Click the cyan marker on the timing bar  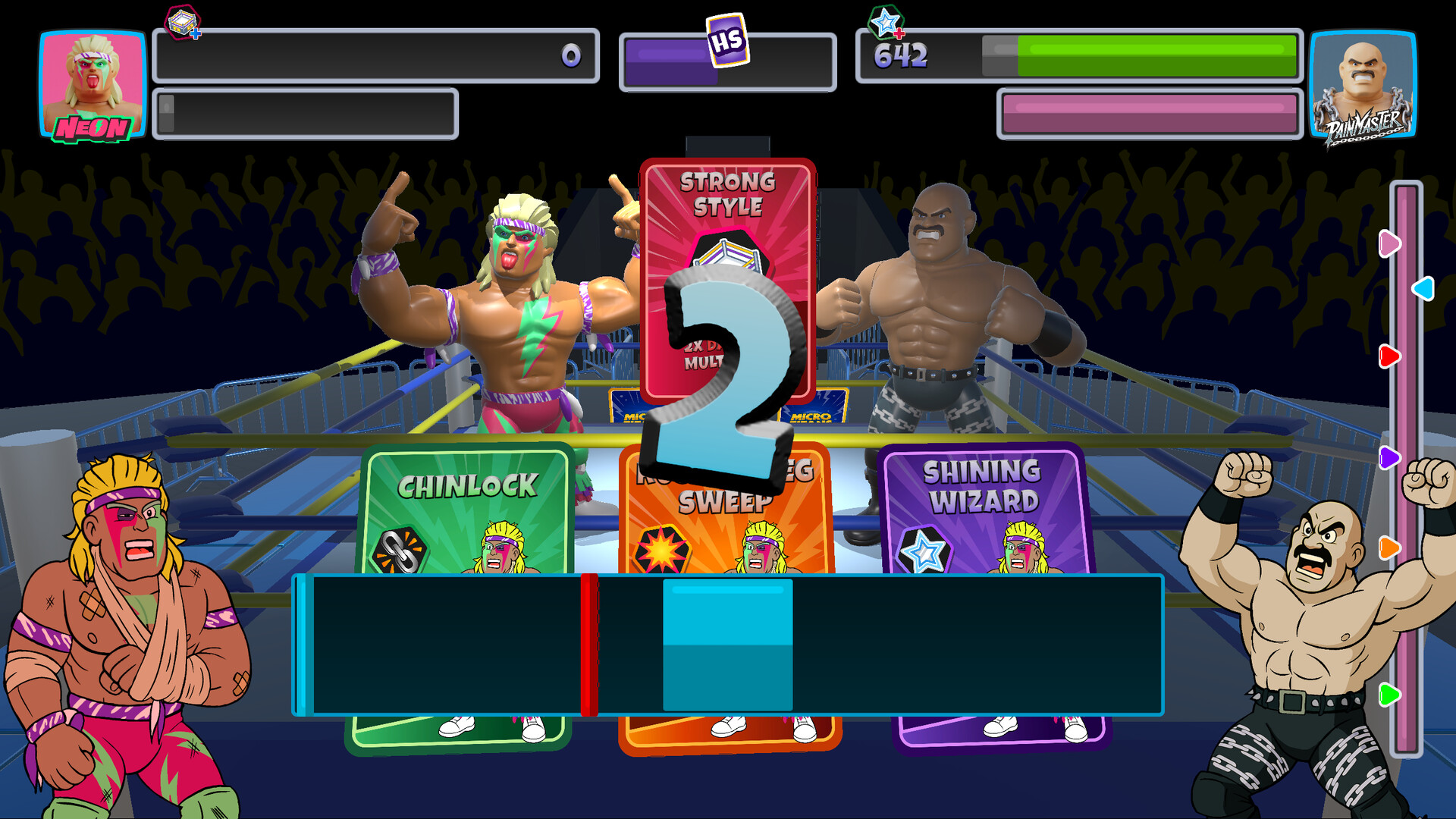726,643
